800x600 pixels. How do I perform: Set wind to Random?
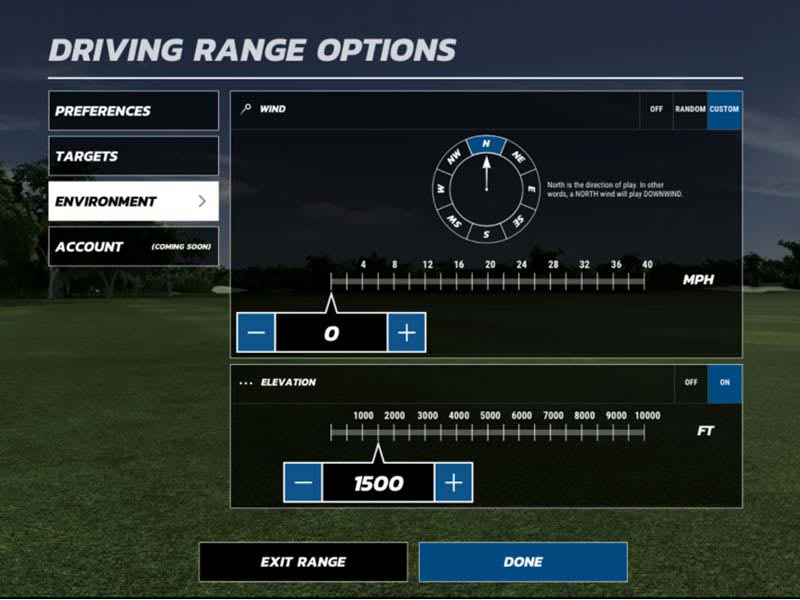pos(690,110)
